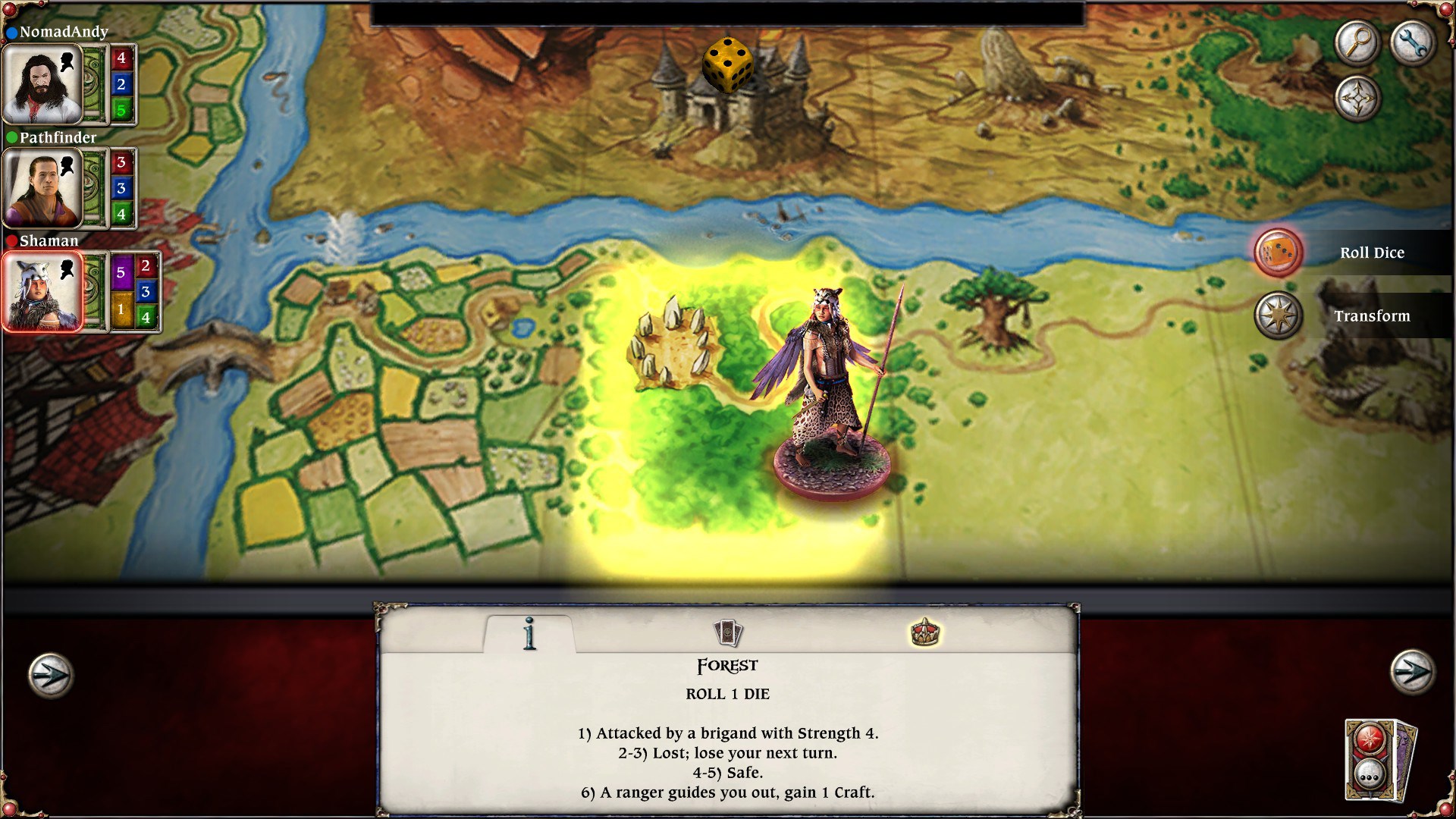Open the magnifying glass zoom tool
This screenshot has height=819, width=1456.
(x=1357, y=43)
